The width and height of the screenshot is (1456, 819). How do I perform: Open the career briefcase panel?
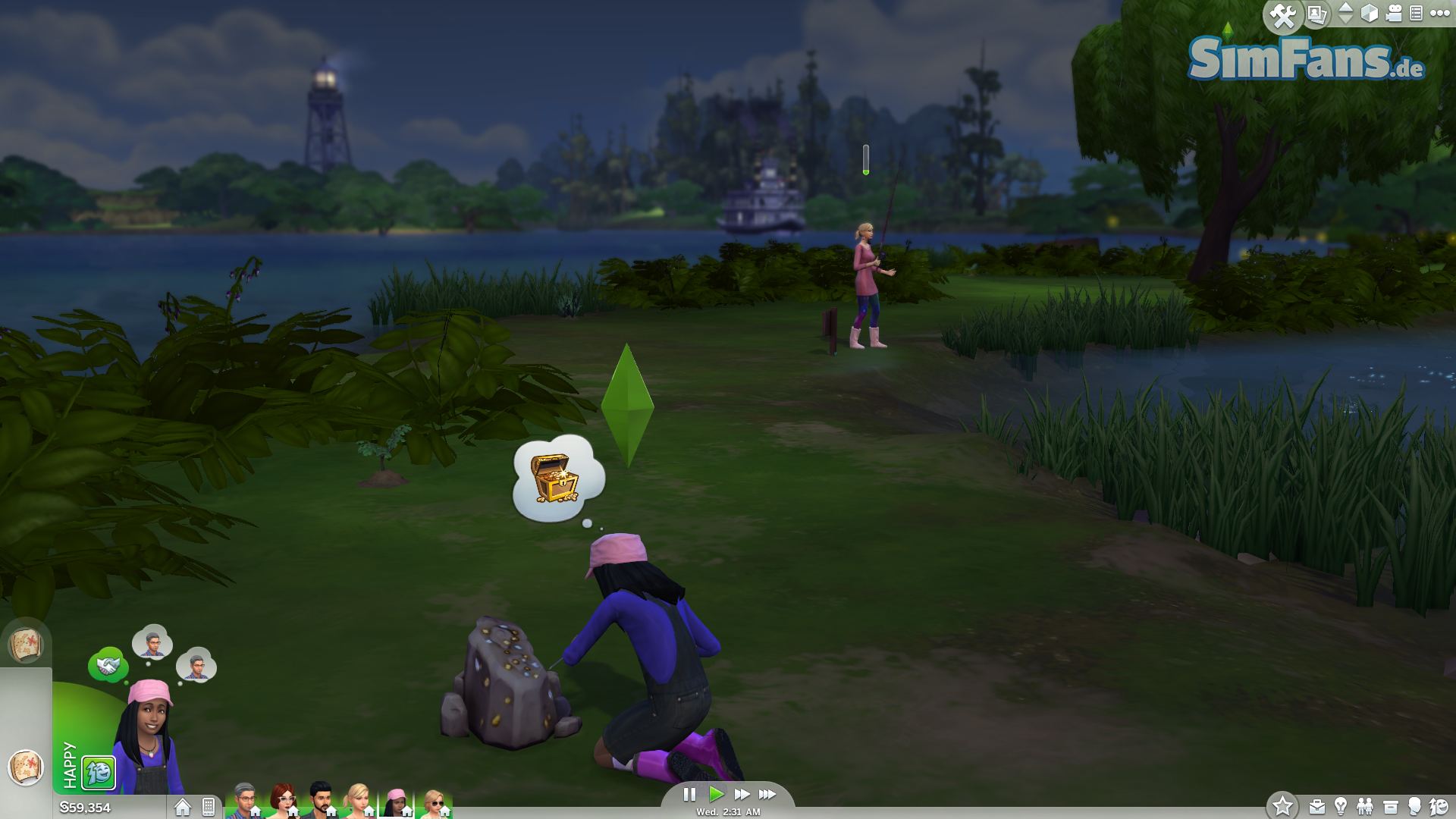click(x=1317, y=807)
